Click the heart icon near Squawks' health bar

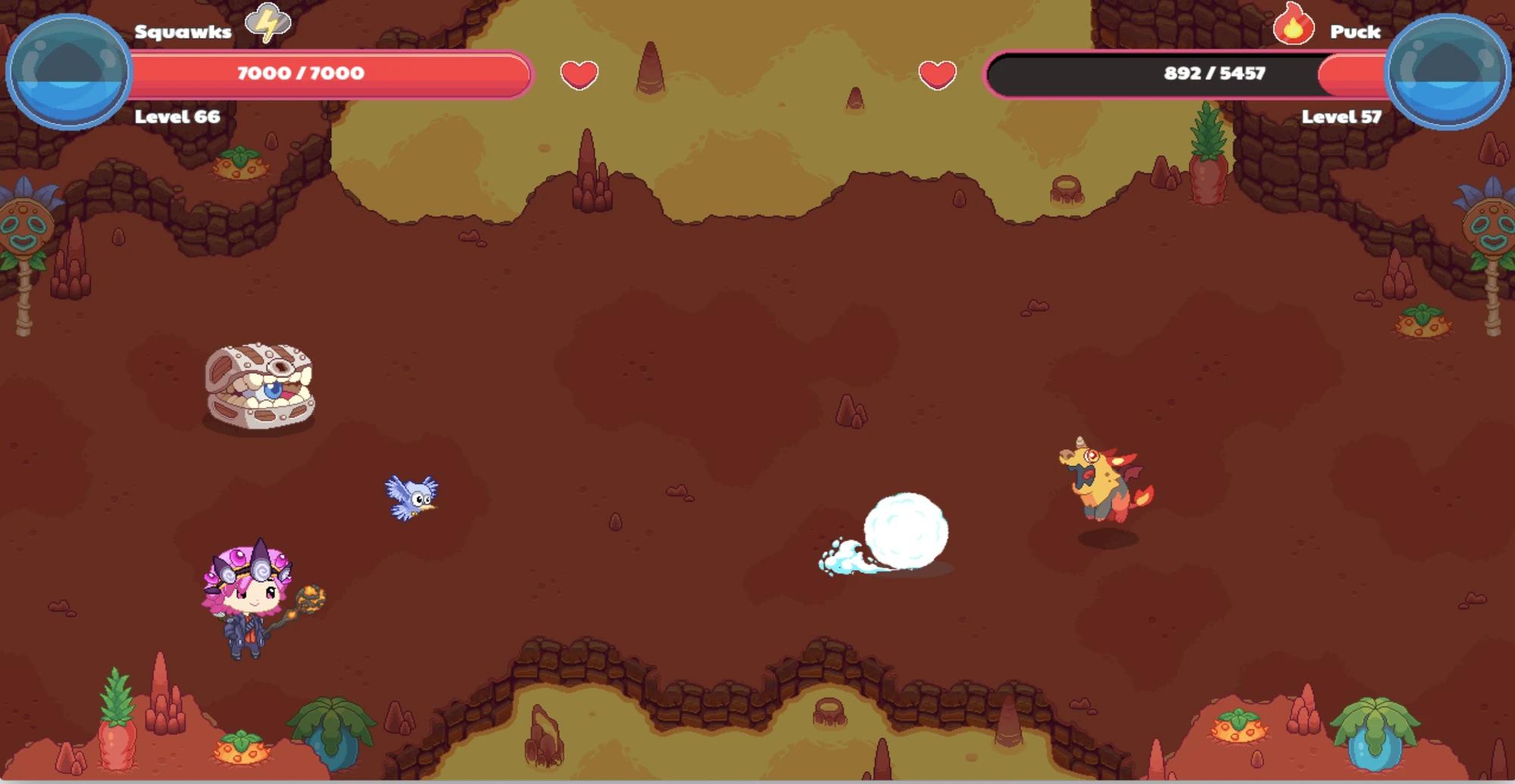[579, 76]
